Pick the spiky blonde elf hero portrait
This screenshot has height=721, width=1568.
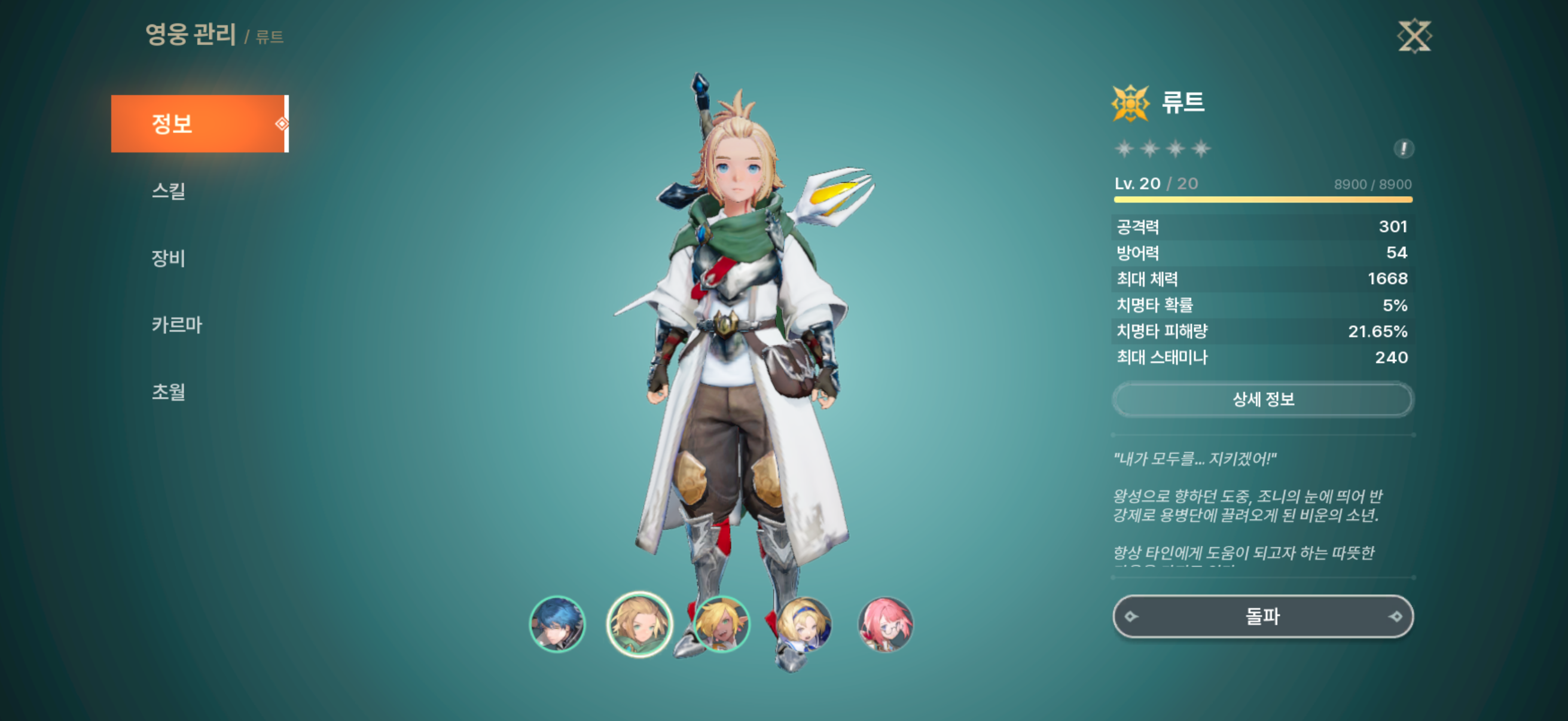point(721,624)
